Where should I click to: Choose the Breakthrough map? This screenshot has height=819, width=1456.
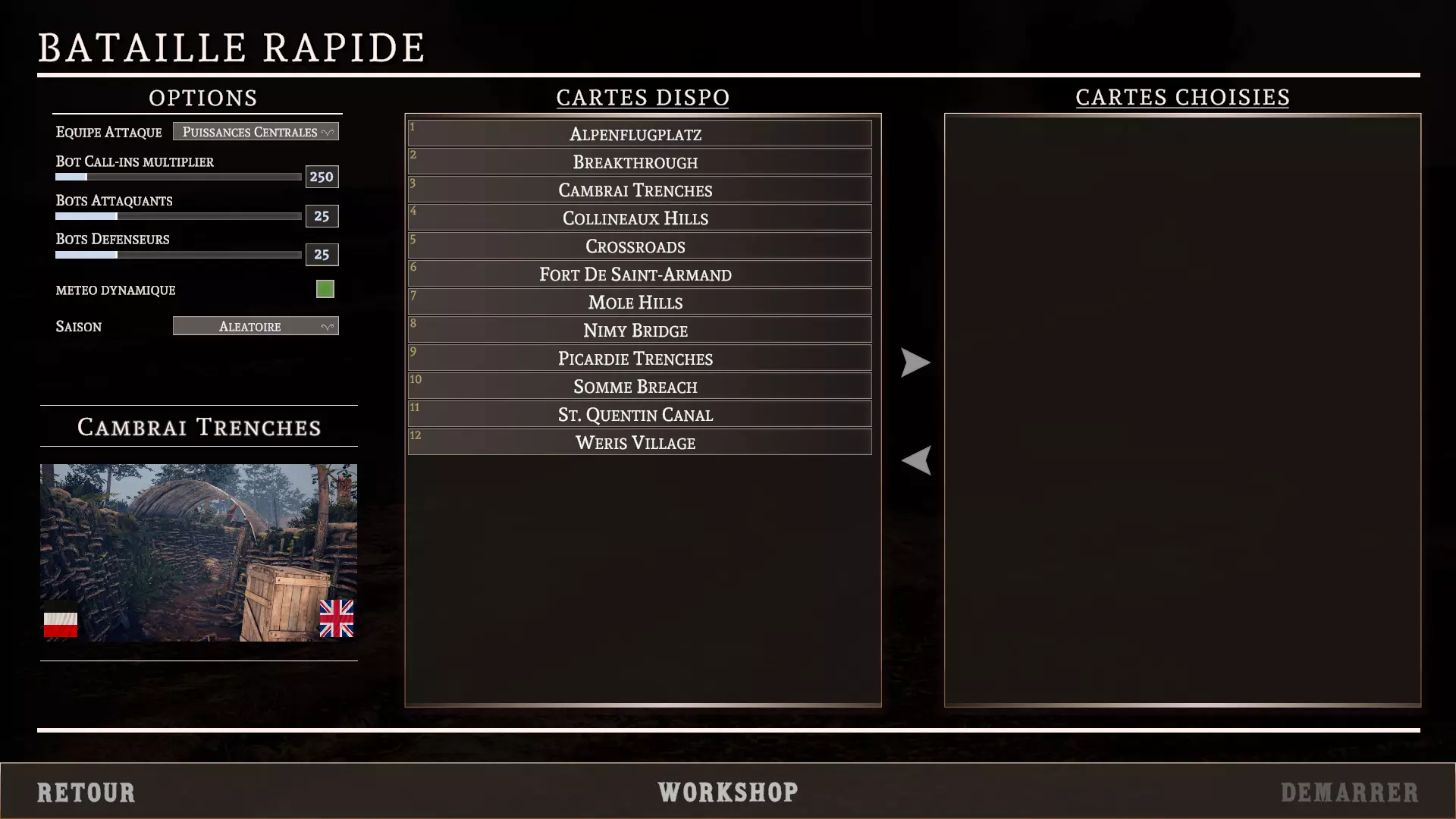click(x=639, y=162)
